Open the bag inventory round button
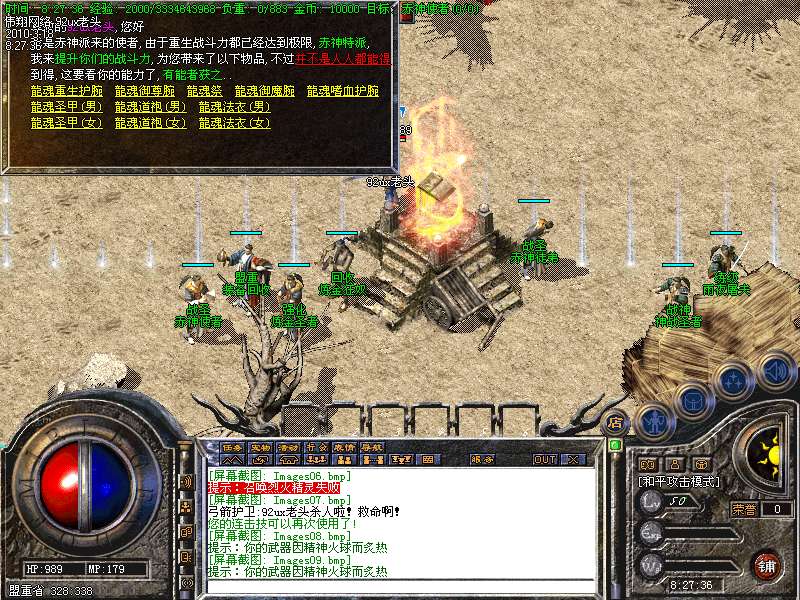 coord(694,401)
